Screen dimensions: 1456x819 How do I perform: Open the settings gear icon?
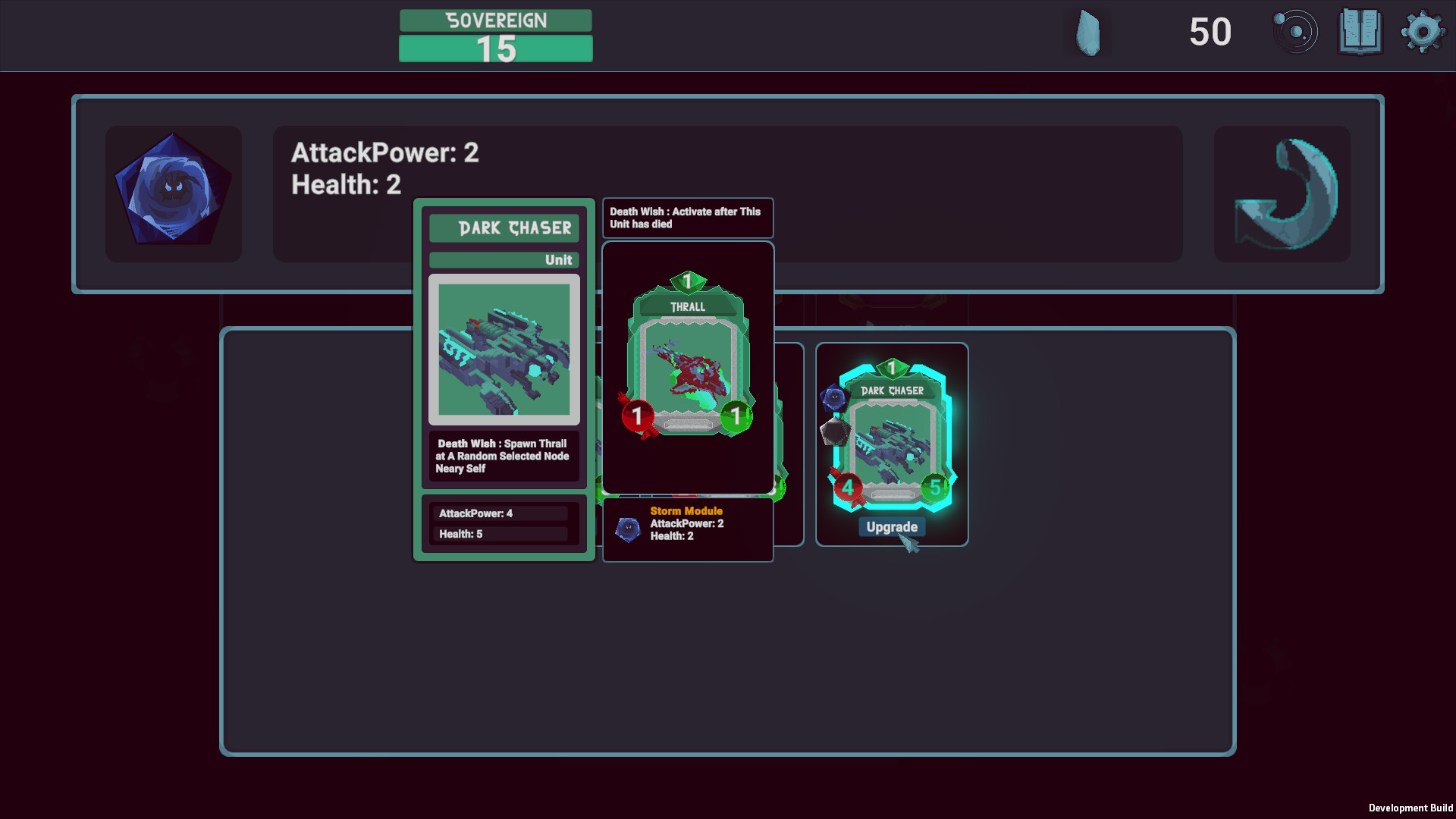point(1423,32)
